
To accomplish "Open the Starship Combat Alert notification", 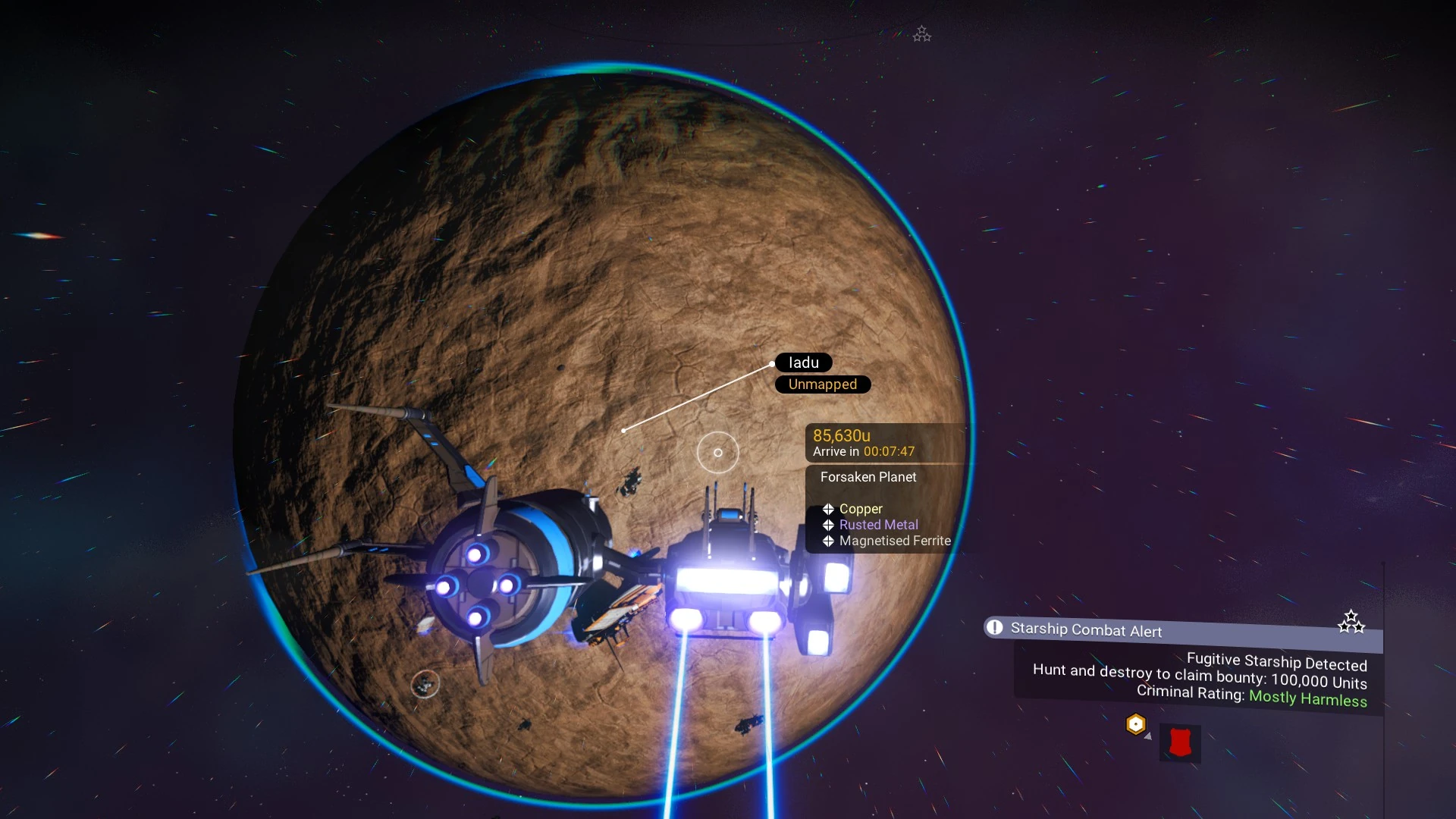I will click(x=1085, y=629).
